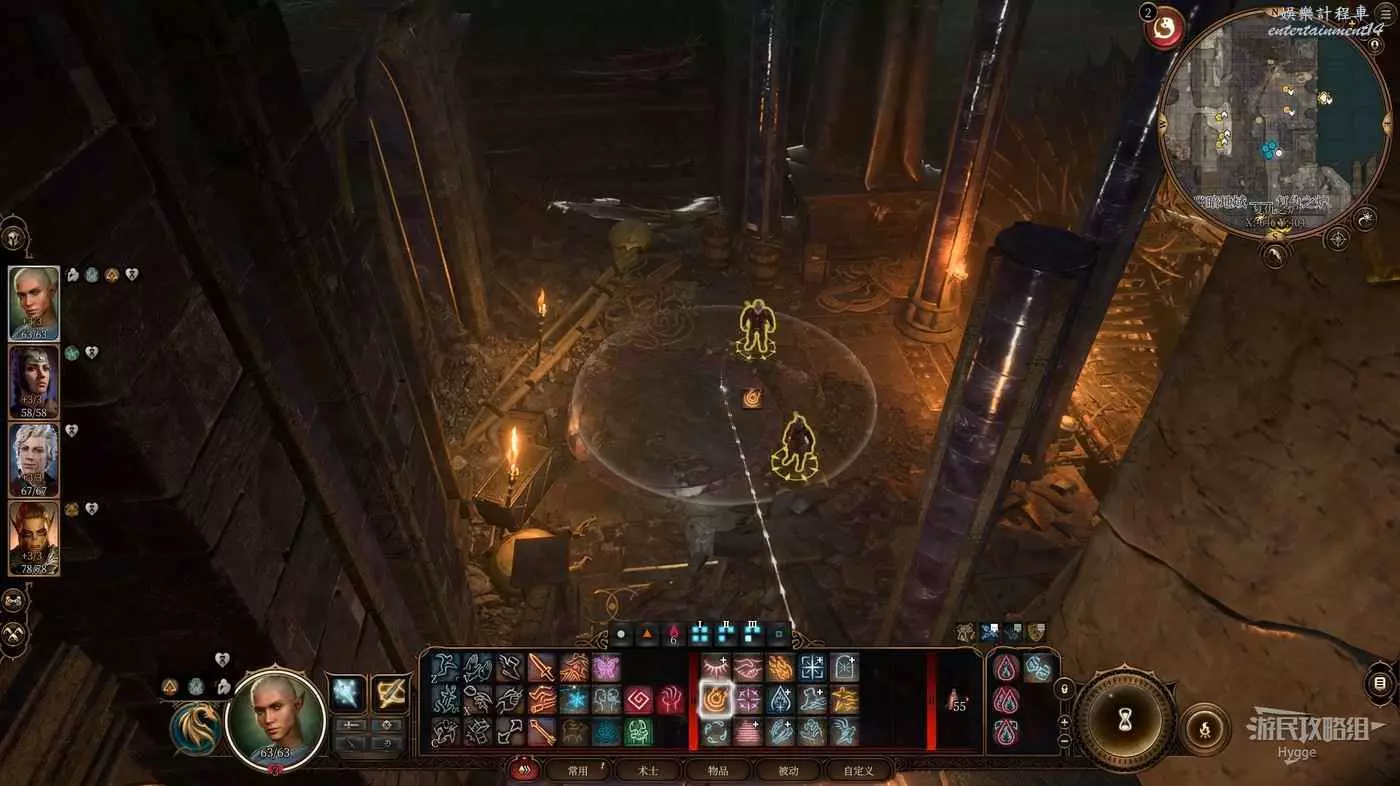
Task: Select the 自定义 hotbar tab
Action: coord(858,770)
